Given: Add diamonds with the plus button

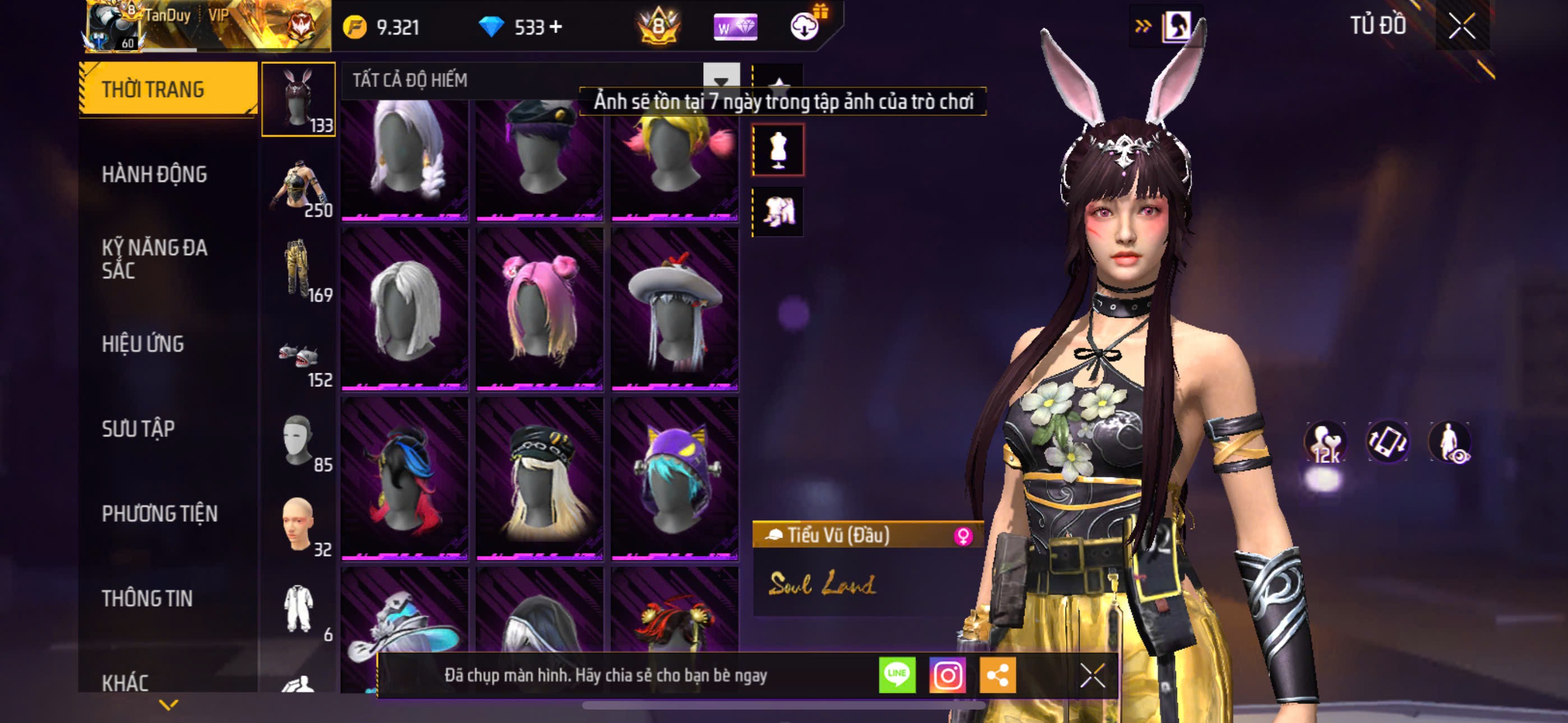Looking at the screenshot, I should click(556, 27).
